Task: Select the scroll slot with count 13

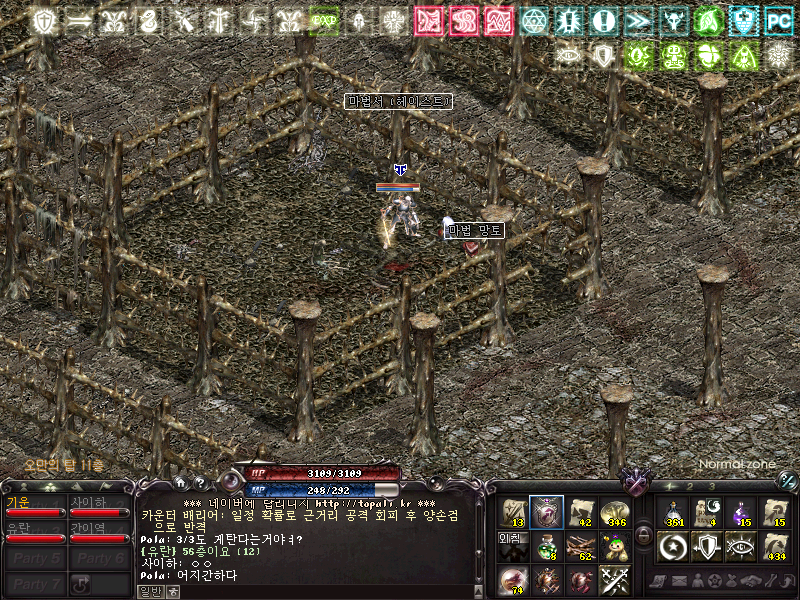Action: (x=514, y=512)
